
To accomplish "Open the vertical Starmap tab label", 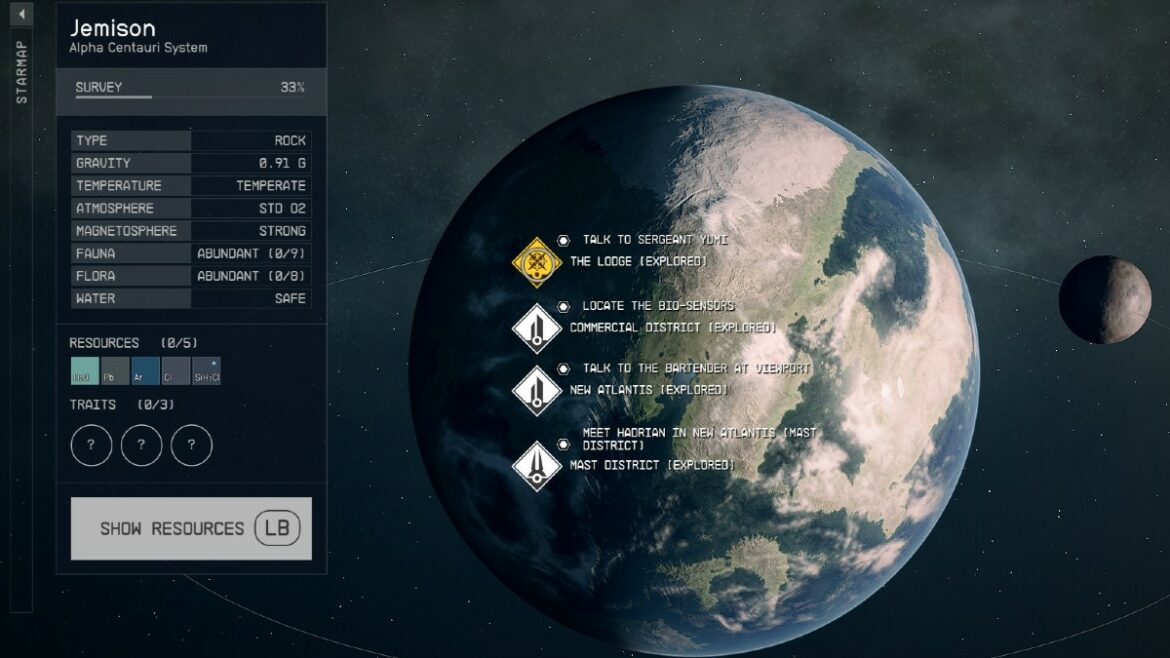I will pyautogui.click(x=22, y=72).
